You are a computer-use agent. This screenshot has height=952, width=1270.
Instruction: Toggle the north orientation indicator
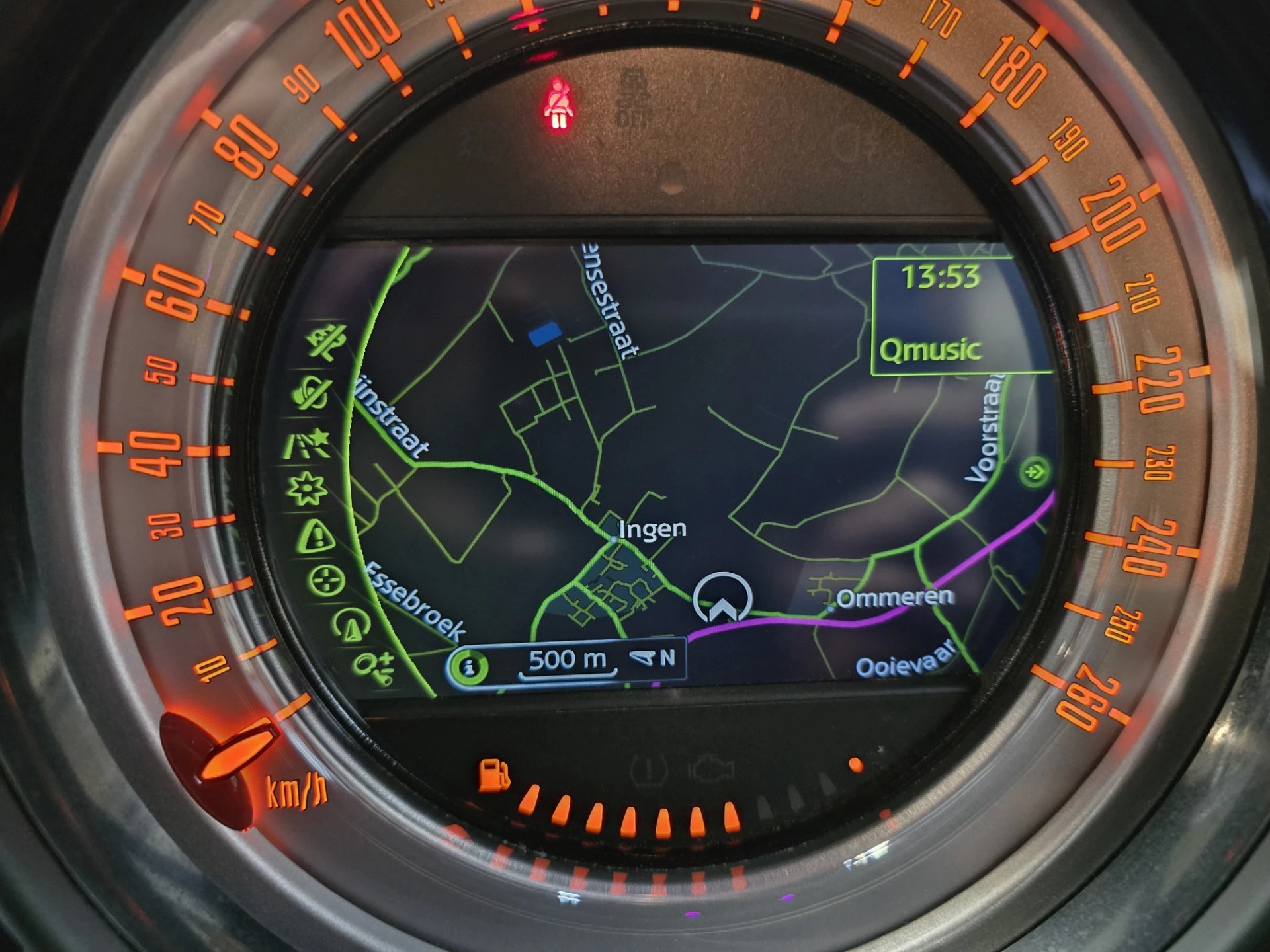tap(654, 658)
